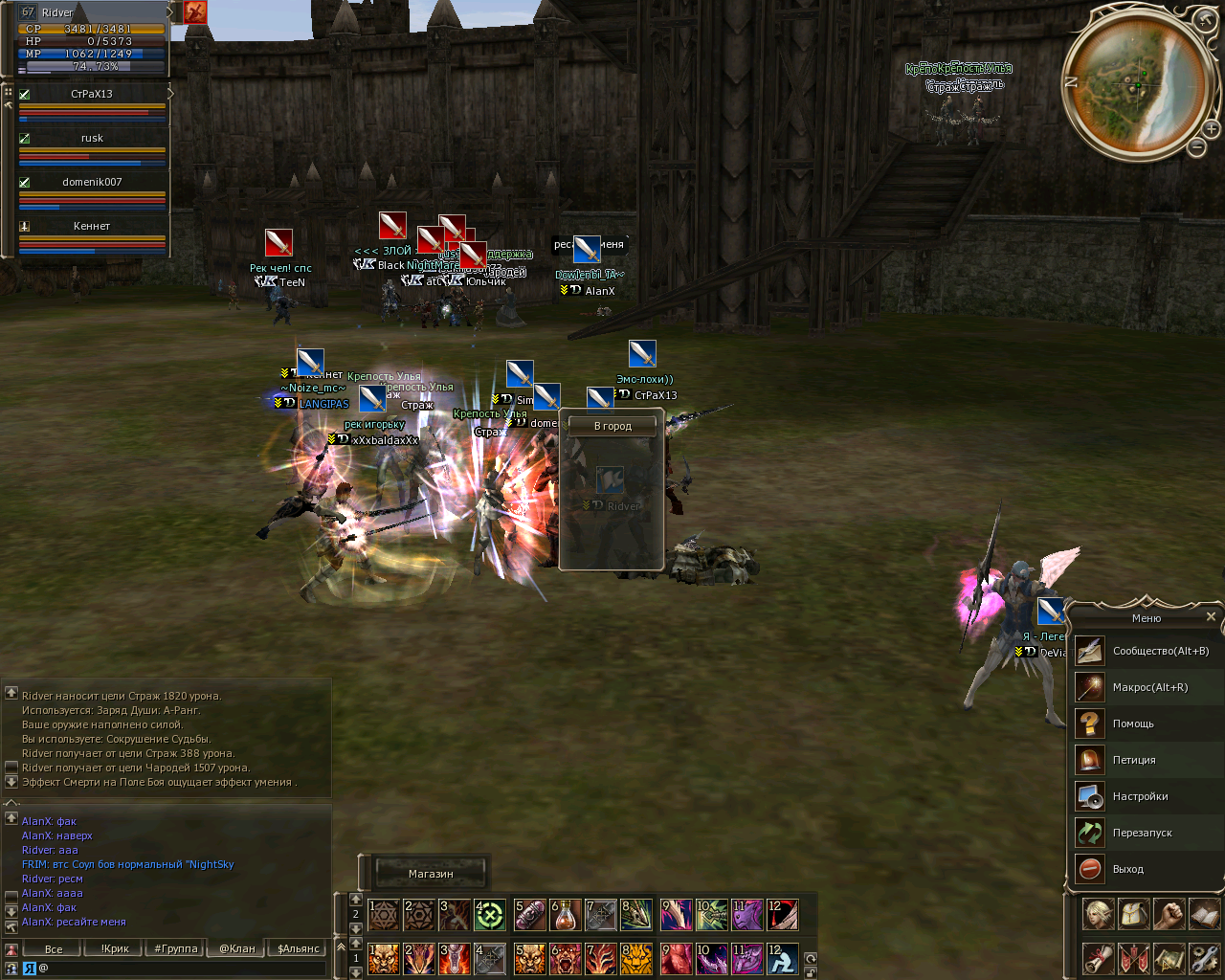Use the potion bottle in hotbar slot 6

[x=565, y=915]
